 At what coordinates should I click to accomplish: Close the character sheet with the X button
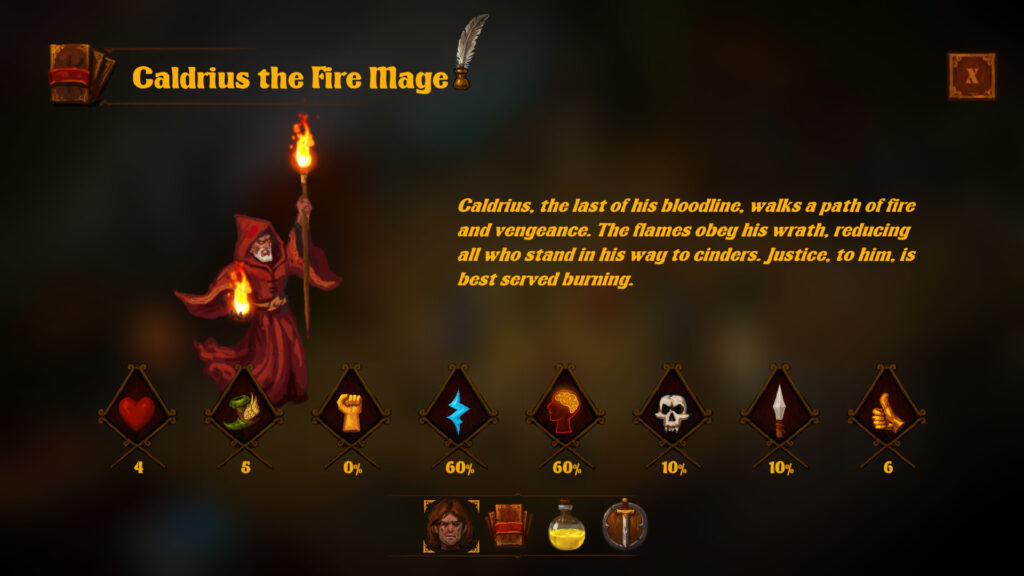tap(971, 76)
